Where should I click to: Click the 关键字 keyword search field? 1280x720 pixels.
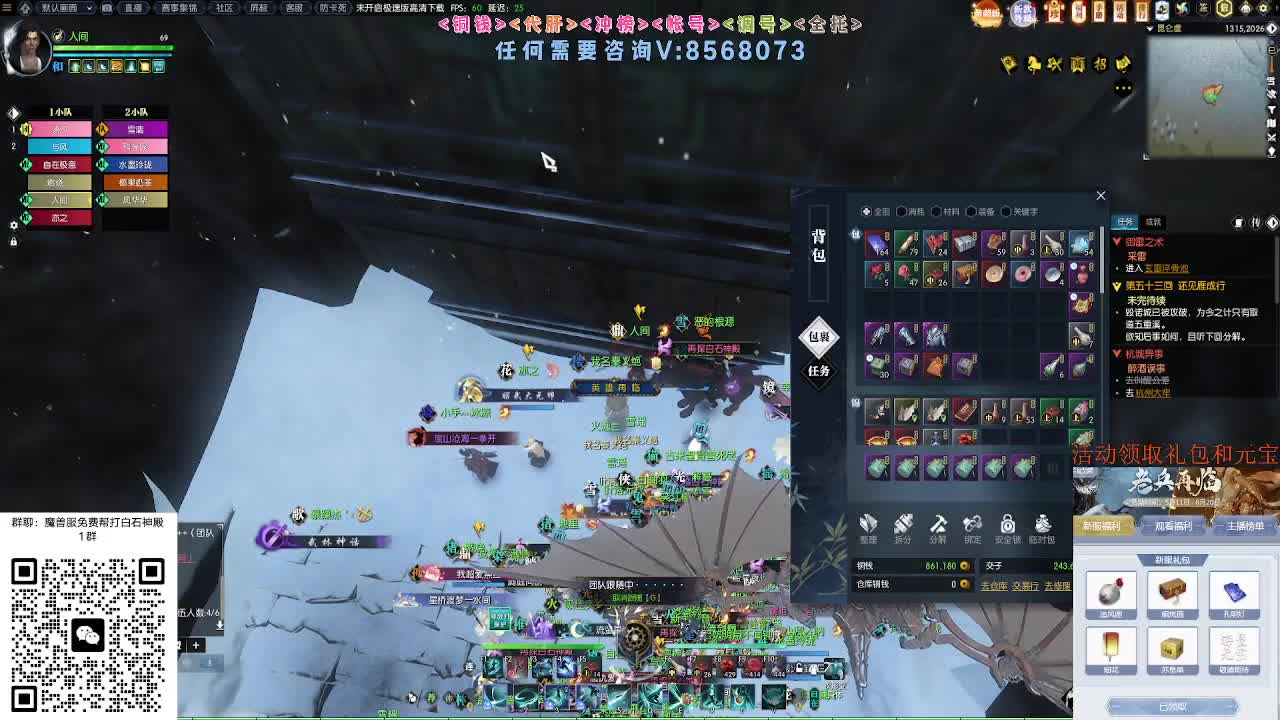pyautogui.click(x=1005, y=210)
